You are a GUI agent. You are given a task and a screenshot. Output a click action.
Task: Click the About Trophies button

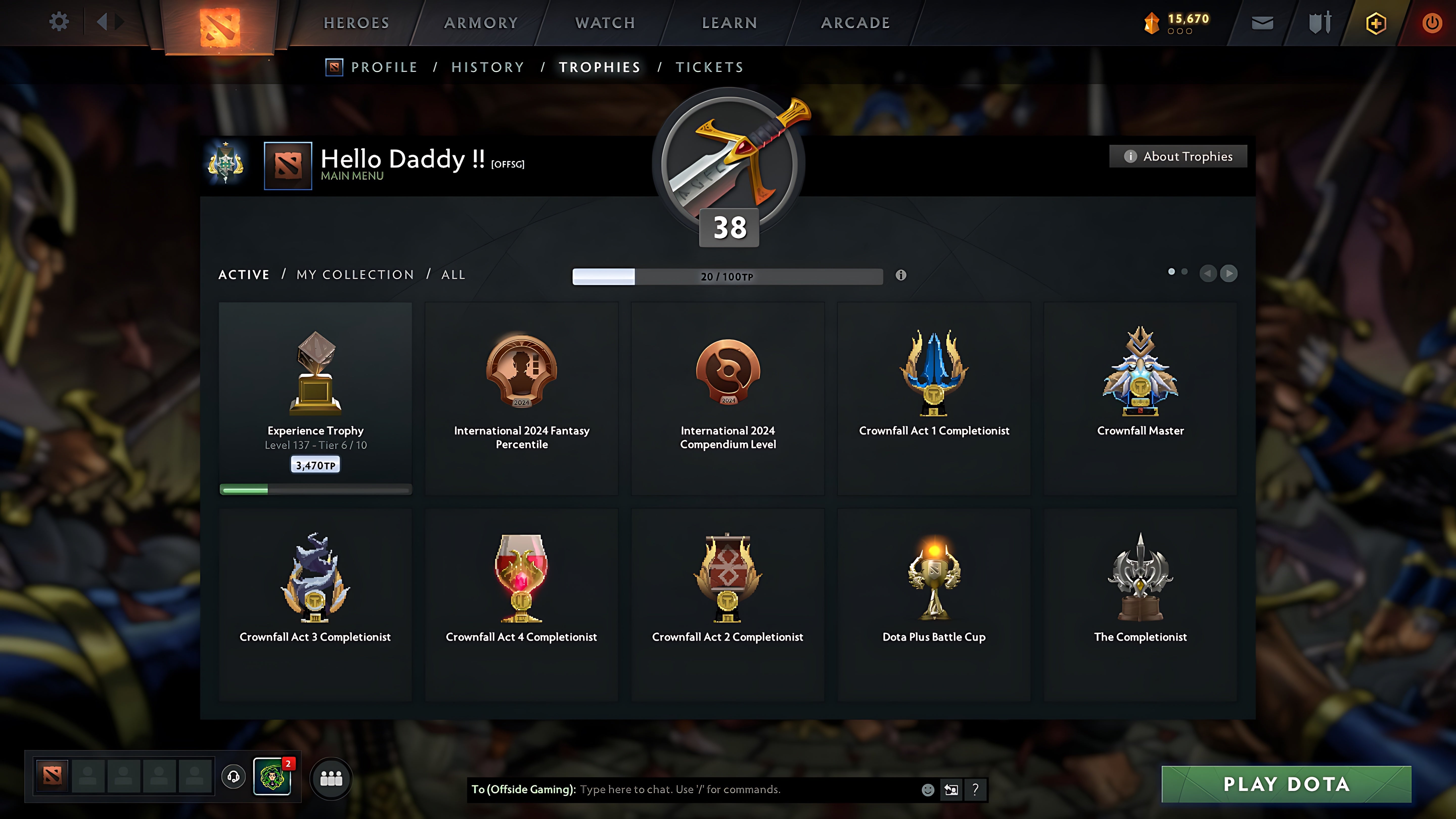1178,156
